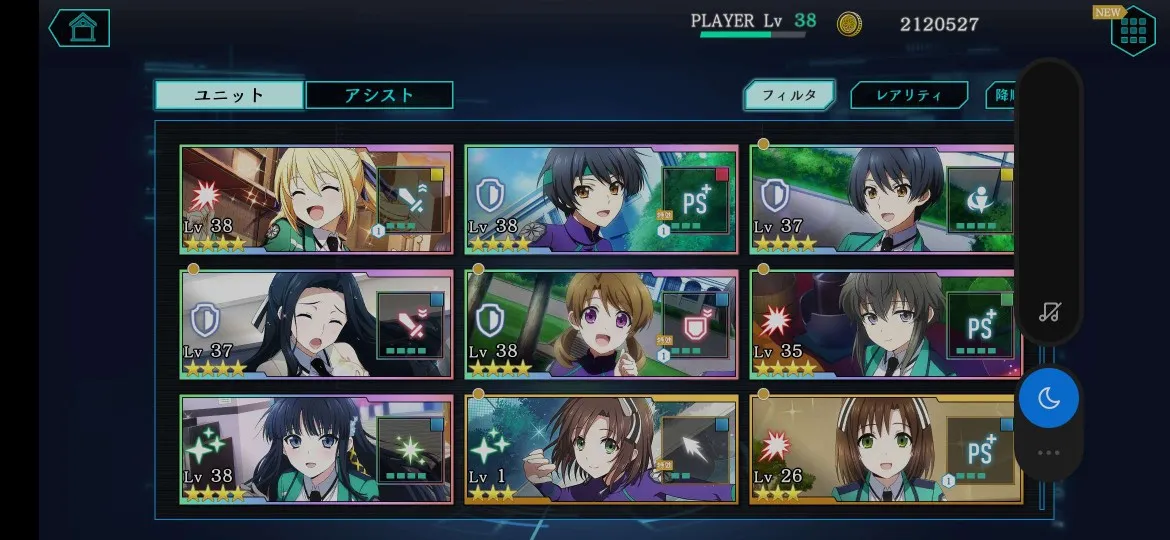1170x540 pixels.
Task: Switch to the ユニット tab
Action: pyautogui.click(x=229, y=95)
